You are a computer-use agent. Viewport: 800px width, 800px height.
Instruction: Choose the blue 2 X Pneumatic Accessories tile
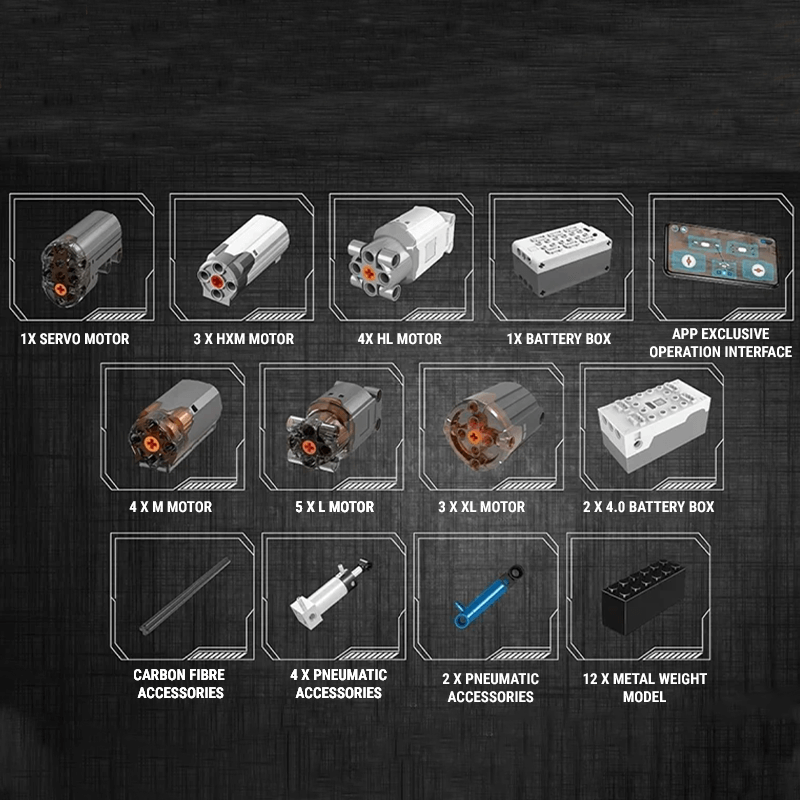(488, 597)
